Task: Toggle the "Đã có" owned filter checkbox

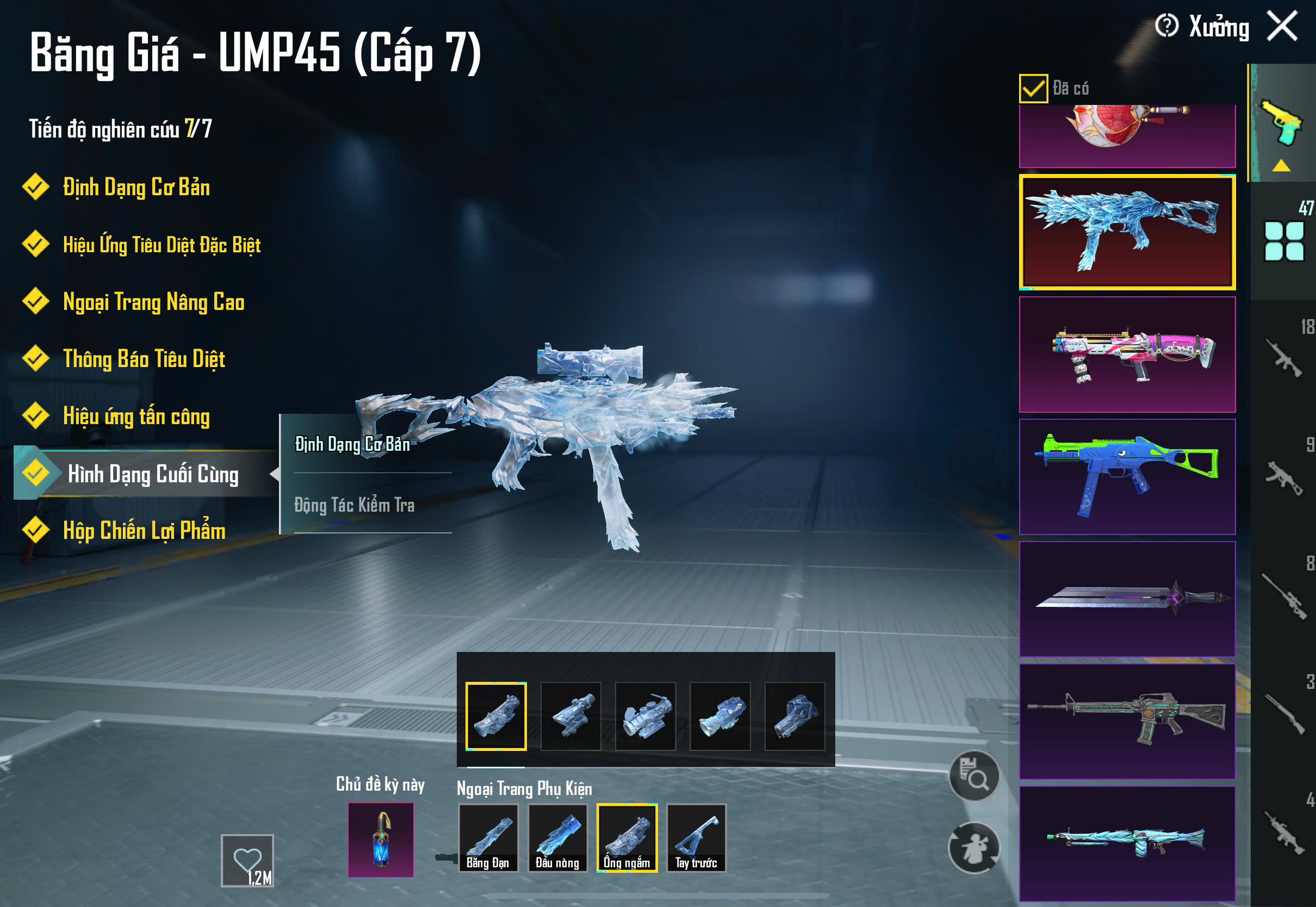Action: click(1033, 89)
